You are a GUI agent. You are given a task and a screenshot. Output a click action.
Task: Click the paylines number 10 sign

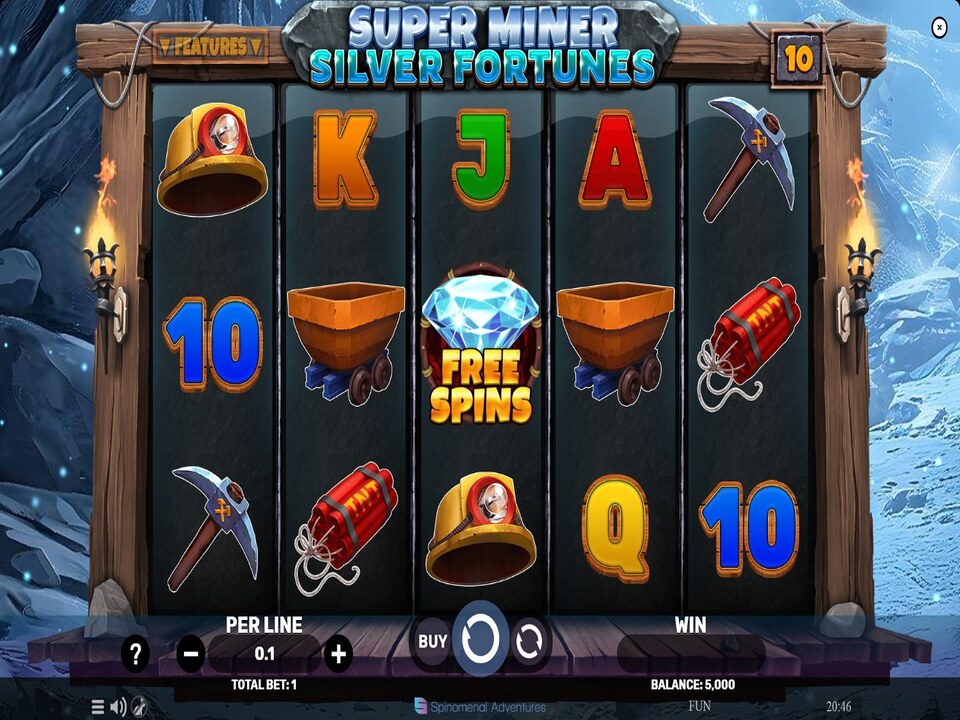pos(798,59)
